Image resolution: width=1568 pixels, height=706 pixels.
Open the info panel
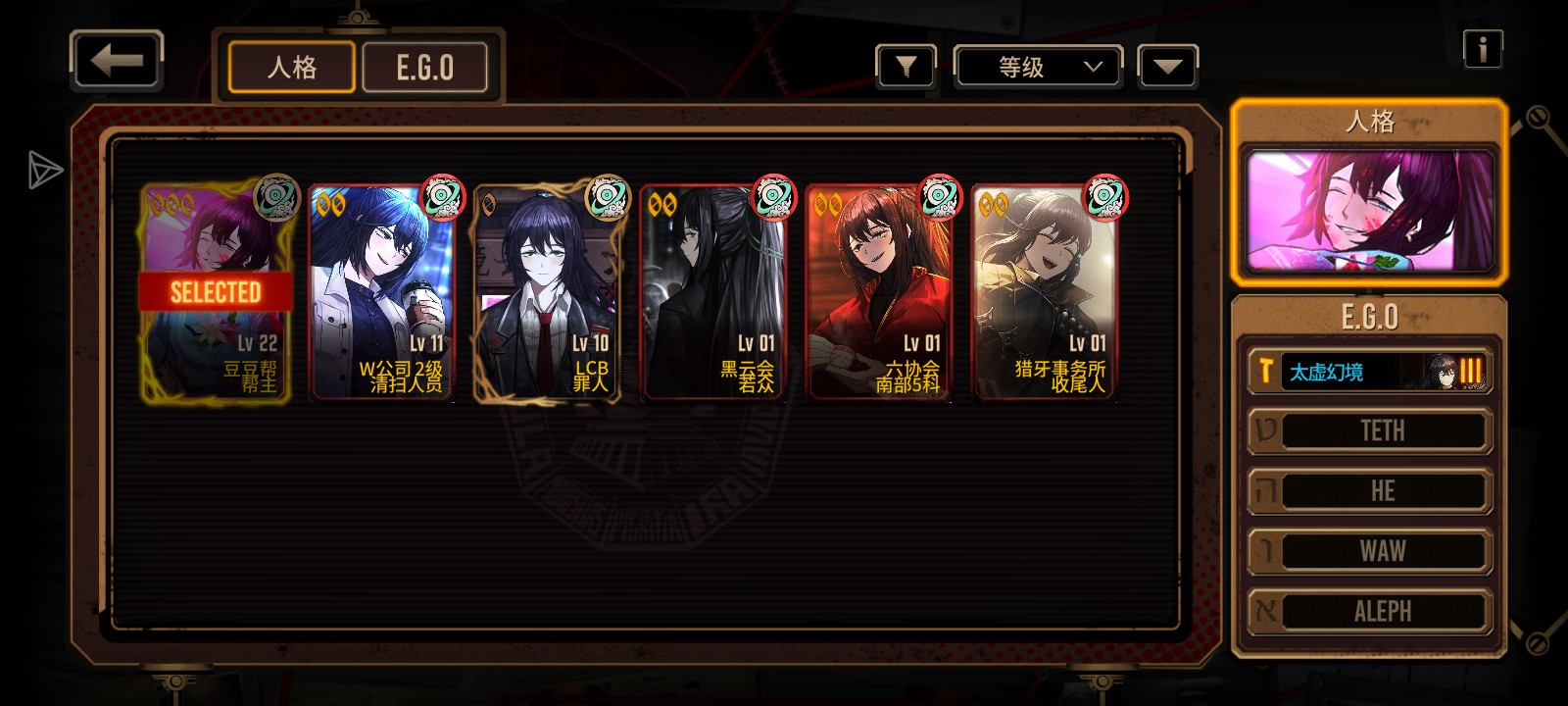tap(1483, 48)
